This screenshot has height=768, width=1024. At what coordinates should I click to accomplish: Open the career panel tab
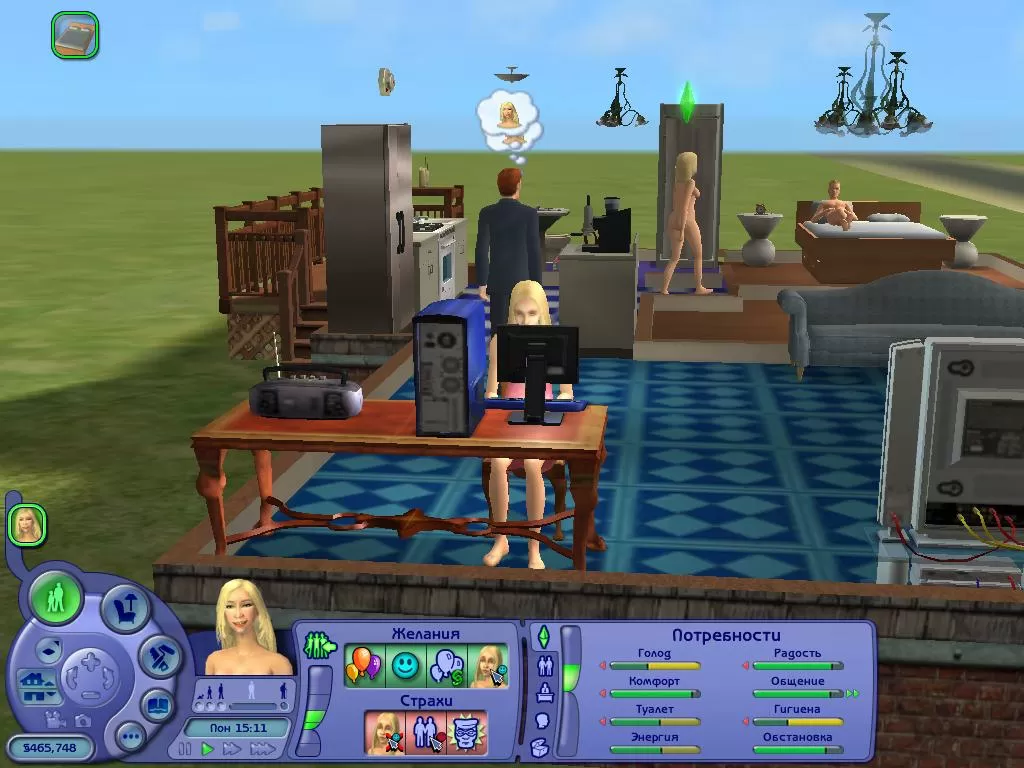click(545, 692)
